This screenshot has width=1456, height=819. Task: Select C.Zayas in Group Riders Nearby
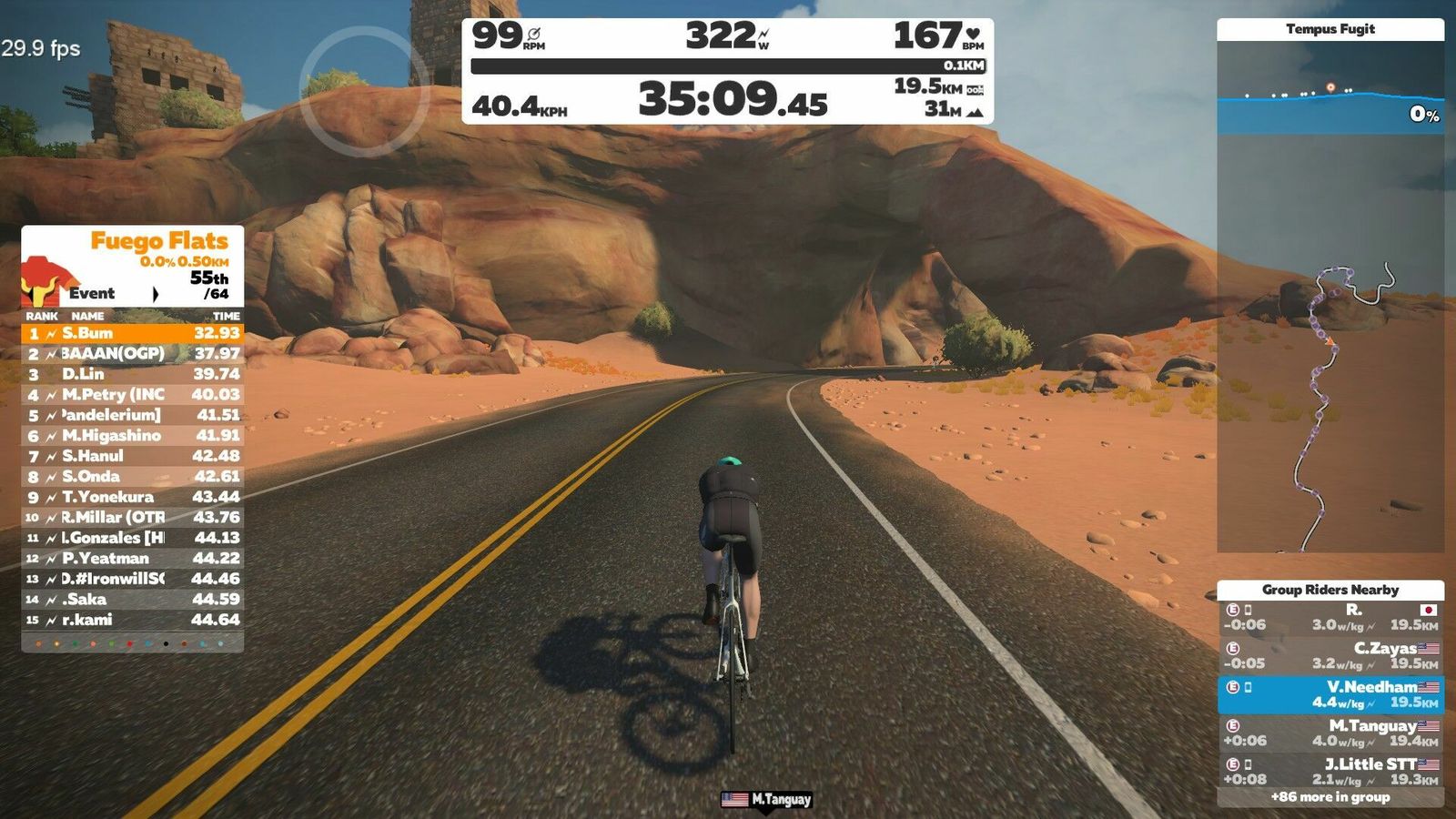click(x=1330, y=656)
